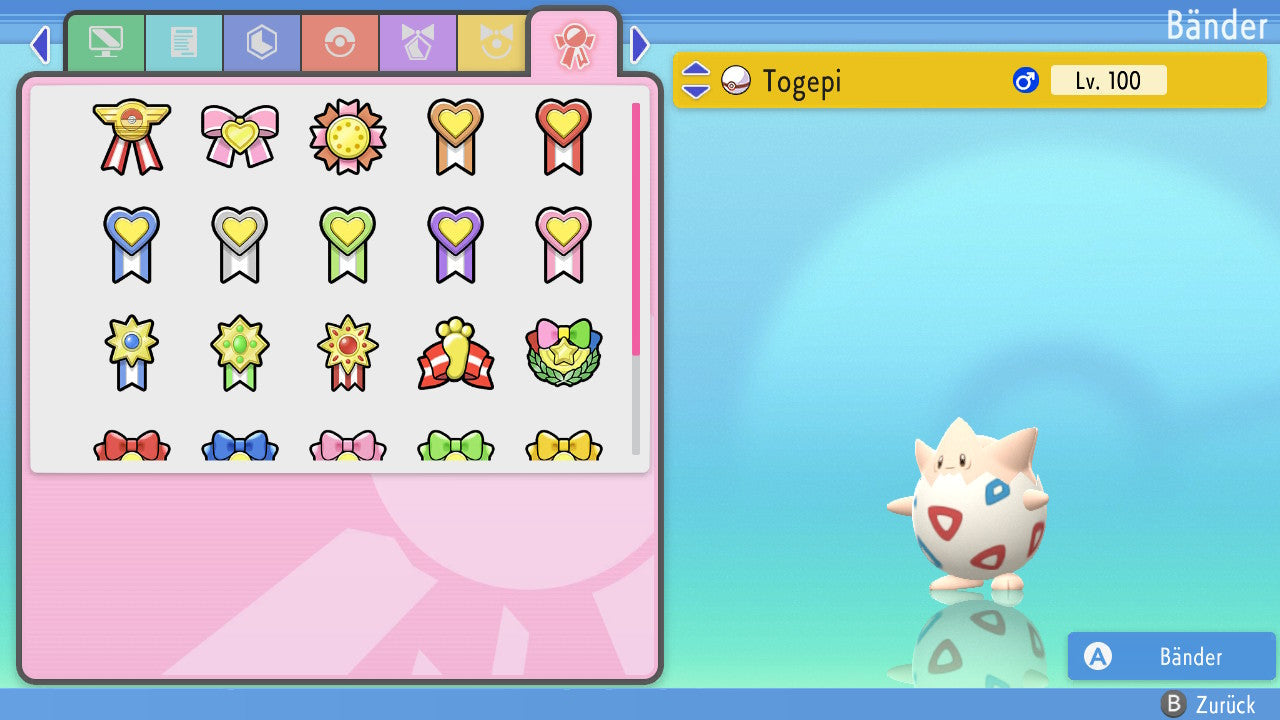The image size is (1280, 720).
Task: Select the orange flower rosette ribbon
Action: pyautogui.click(x=348, y=136)
